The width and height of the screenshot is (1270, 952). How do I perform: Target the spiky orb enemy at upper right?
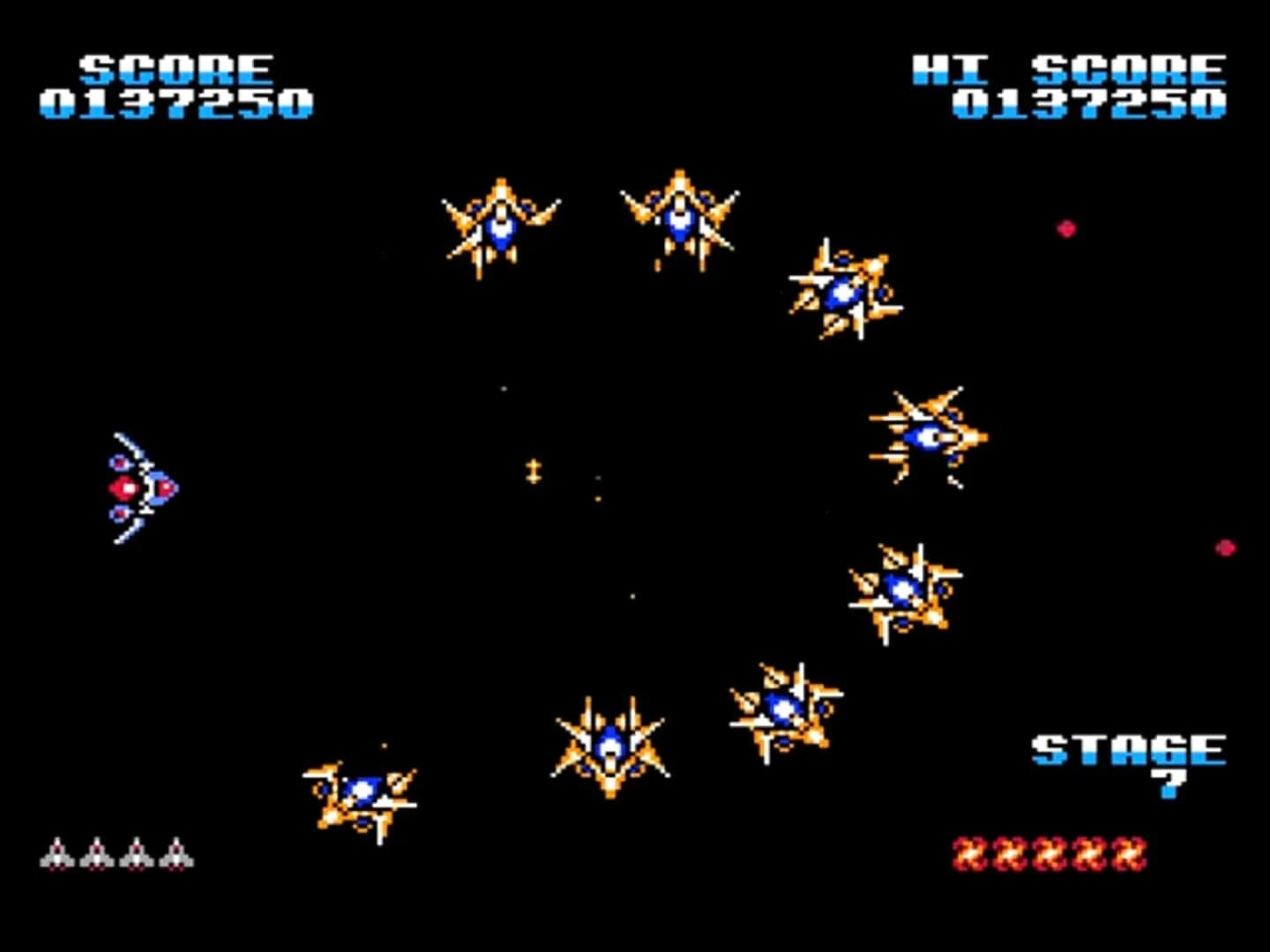pyautogui.click(x=842, y=291)
